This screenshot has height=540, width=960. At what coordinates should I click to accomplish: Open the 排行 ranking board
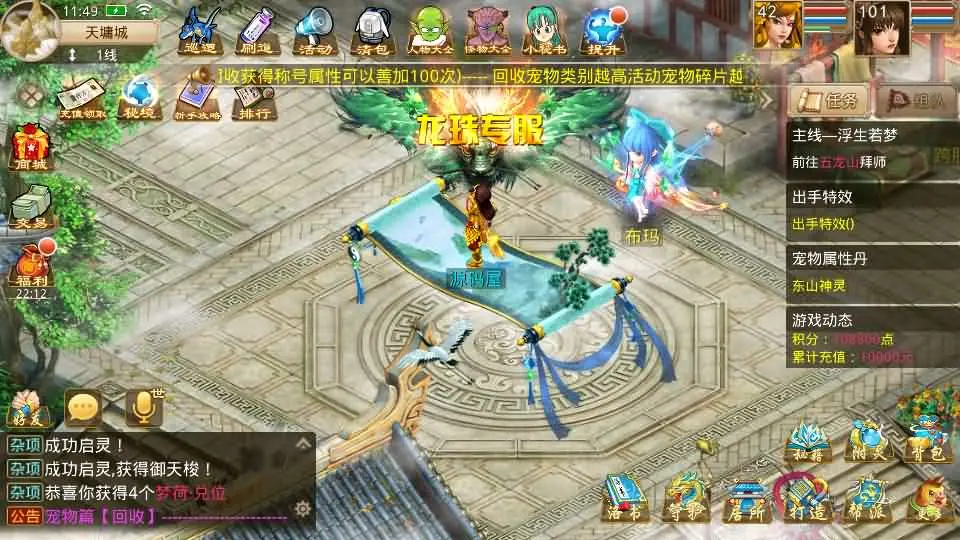(254, 98)
